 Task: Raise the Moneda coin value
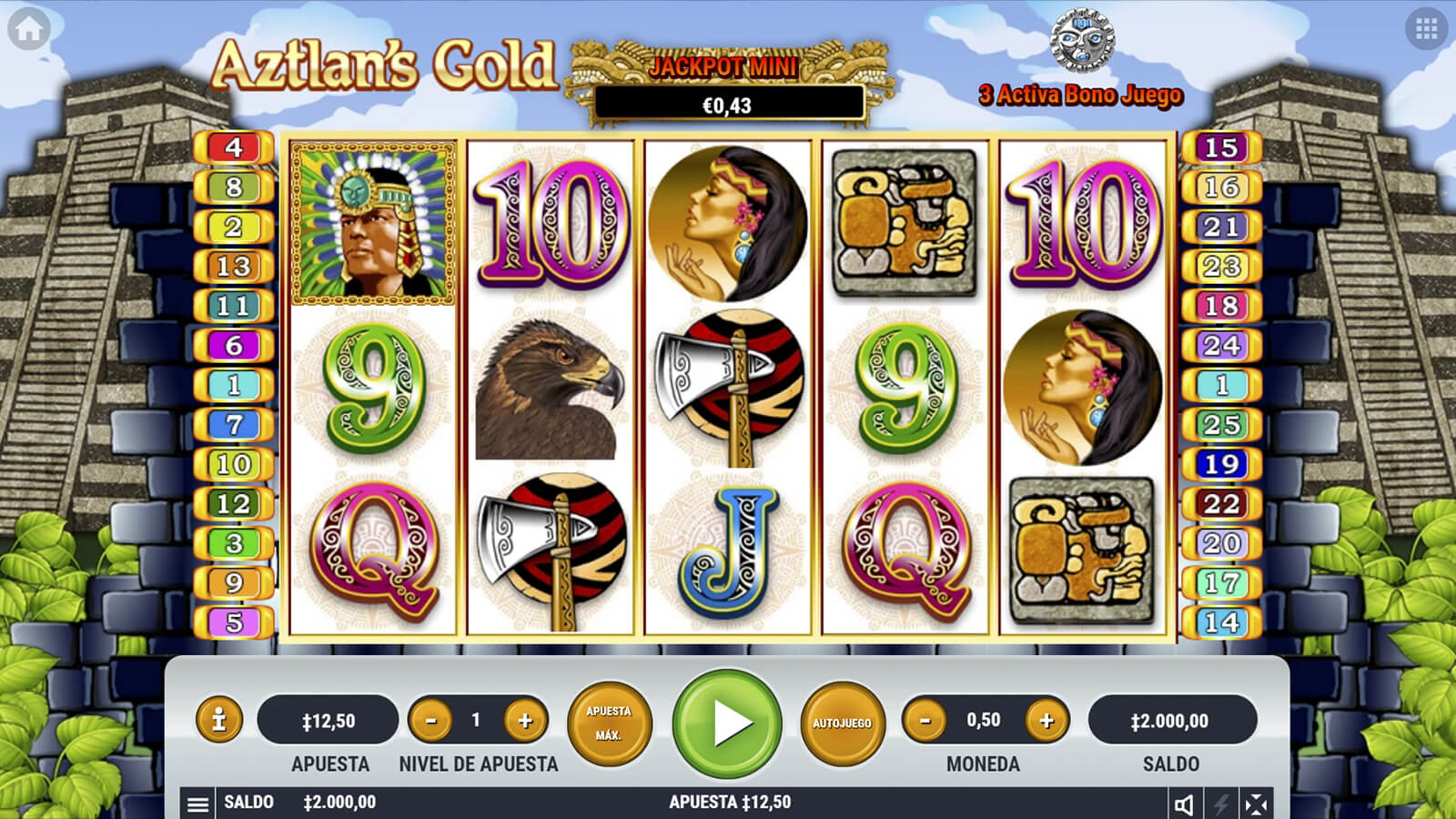coord(1046,721)
